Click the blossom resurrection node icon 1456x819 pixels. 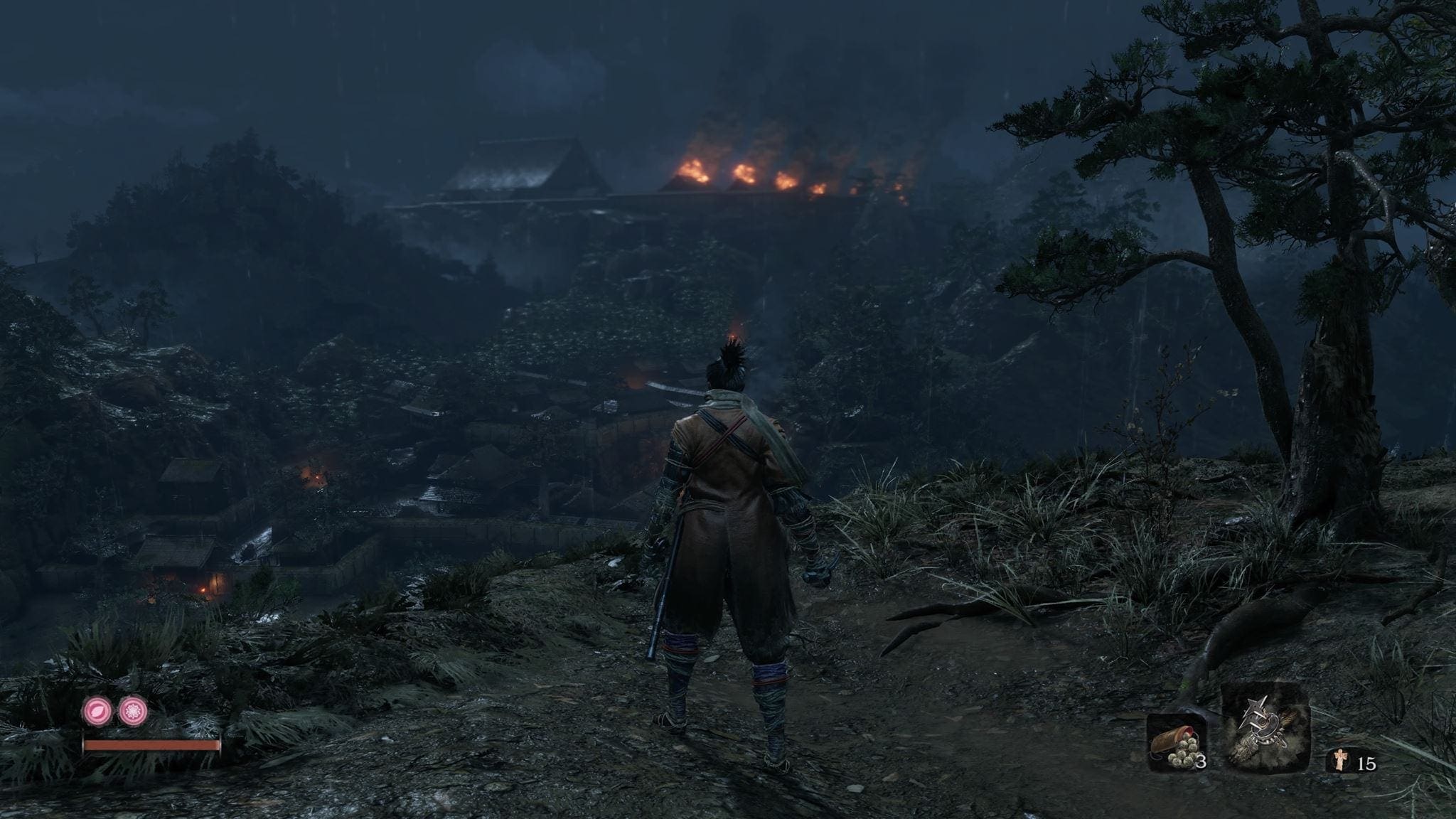[x=132, y=711]
